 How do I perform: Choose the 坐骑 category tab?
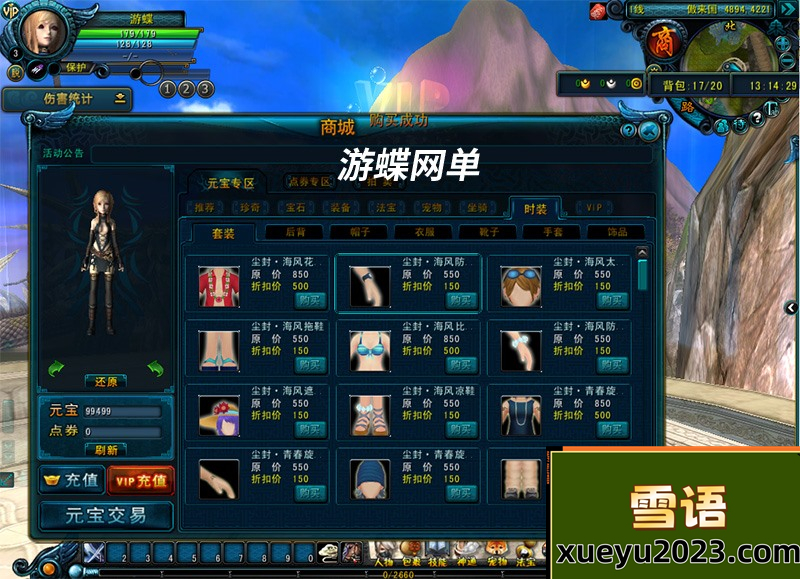point(477,208)
